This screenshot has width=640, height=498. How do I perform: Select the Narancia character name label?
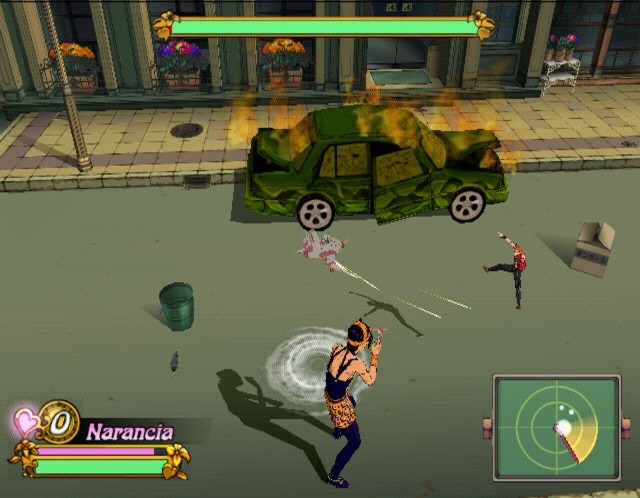129,432
